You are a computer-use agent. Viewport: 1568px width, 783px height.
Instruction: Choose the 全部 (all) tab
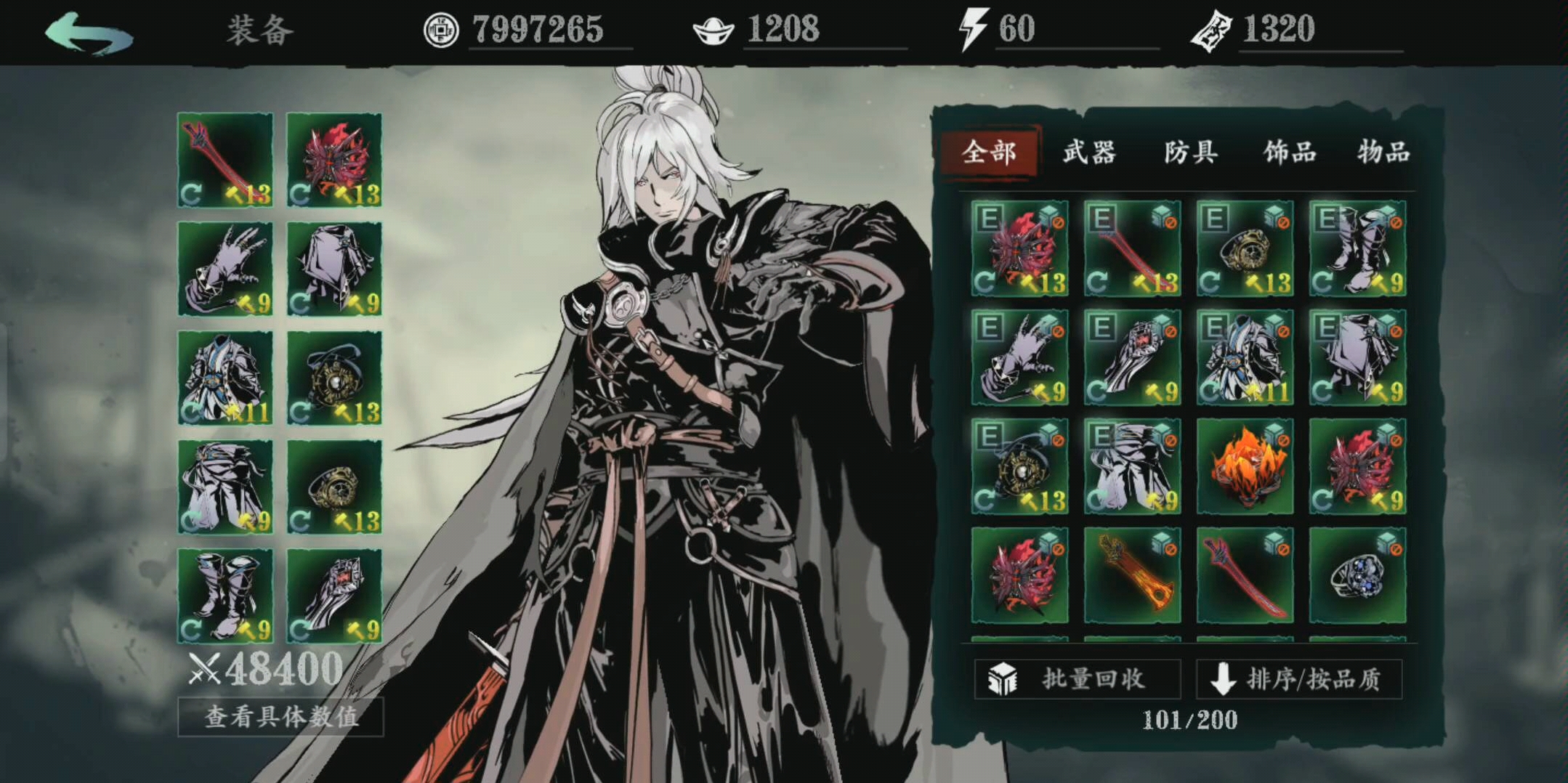pyautogui.click(x=989, y=153)
